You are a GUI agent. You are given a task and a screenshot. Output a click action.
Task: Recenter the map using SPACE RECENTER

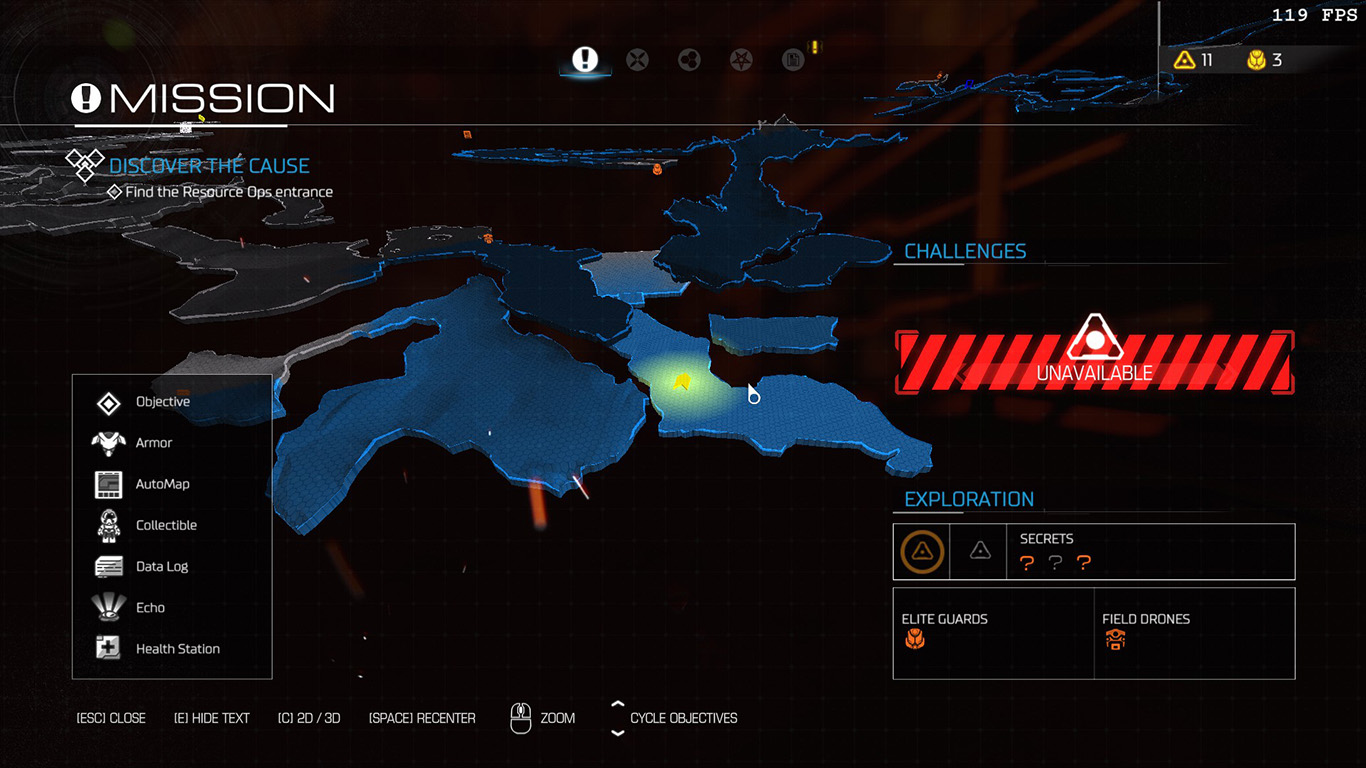click(x=422, y=717)
